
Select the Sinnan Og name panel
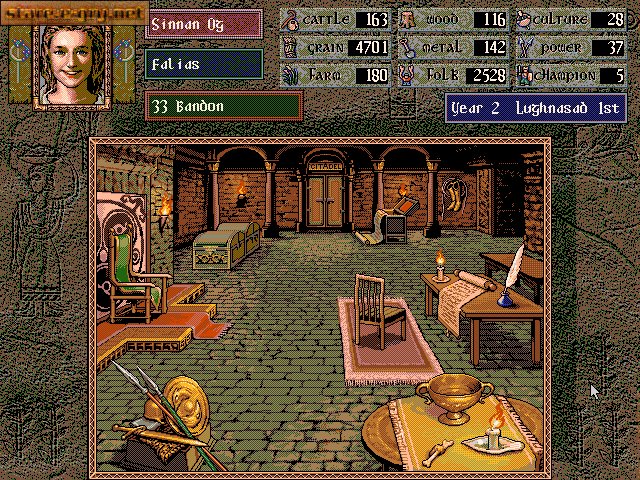203,23
